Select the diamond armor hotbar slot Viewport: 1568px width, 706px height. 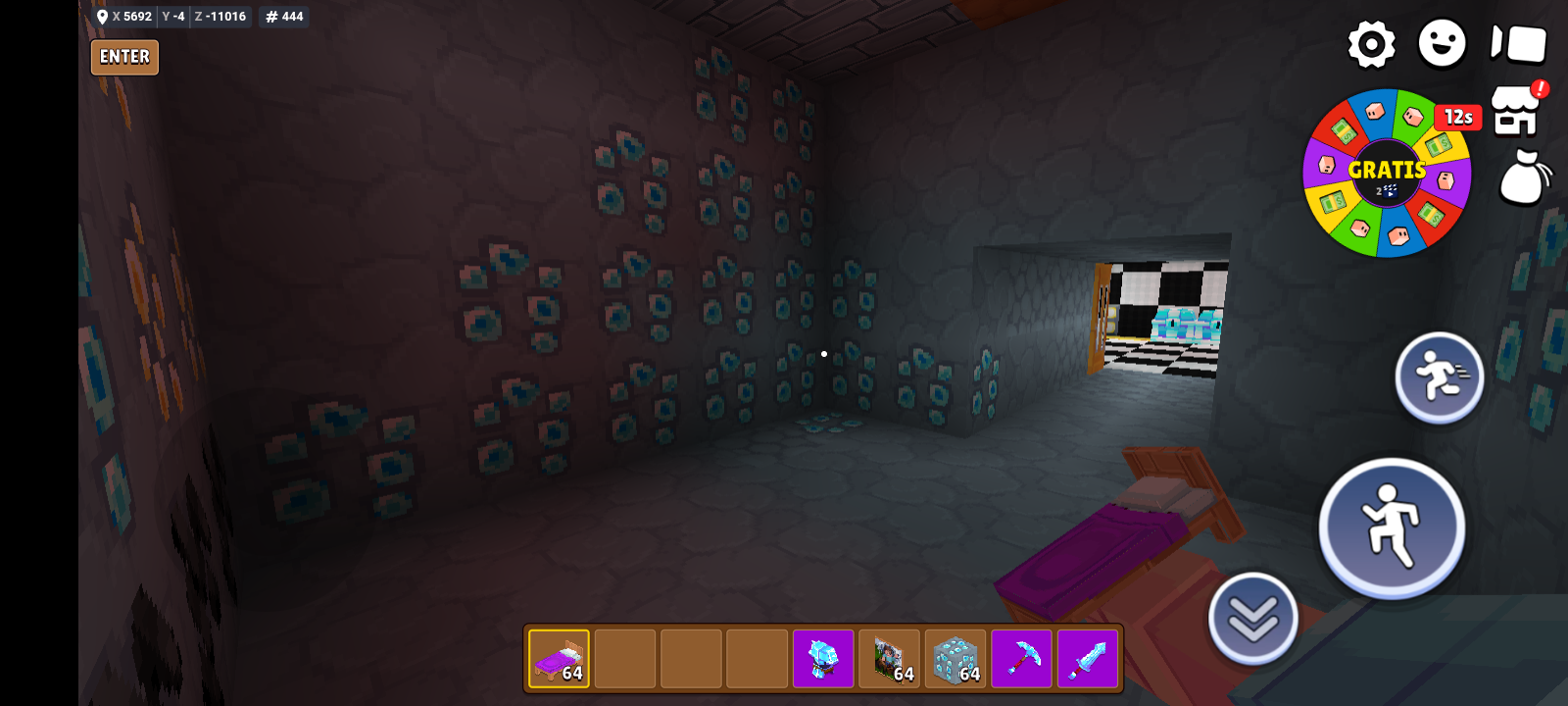pos(823,658)
